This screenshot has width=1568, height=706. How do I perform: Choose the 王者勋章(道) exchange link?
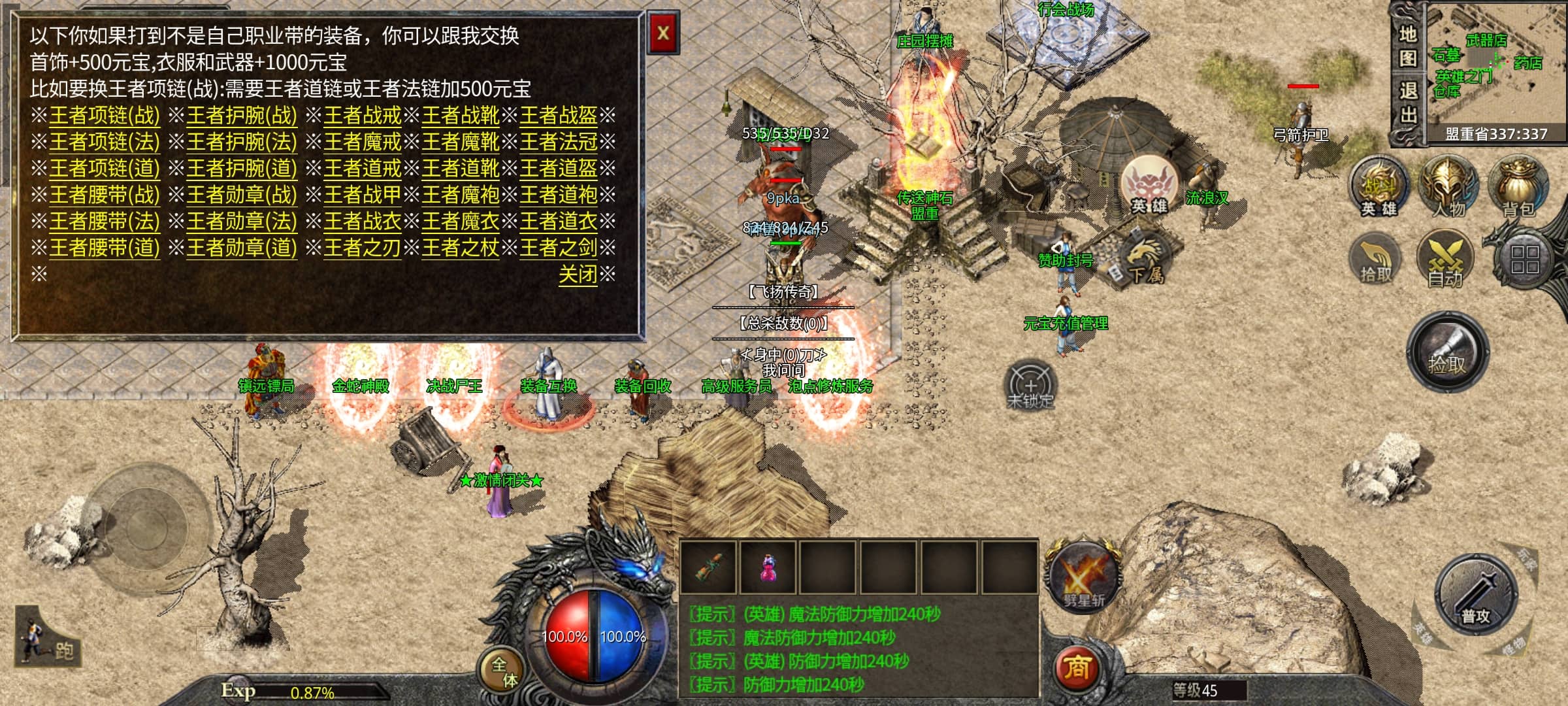click(242, 248)
